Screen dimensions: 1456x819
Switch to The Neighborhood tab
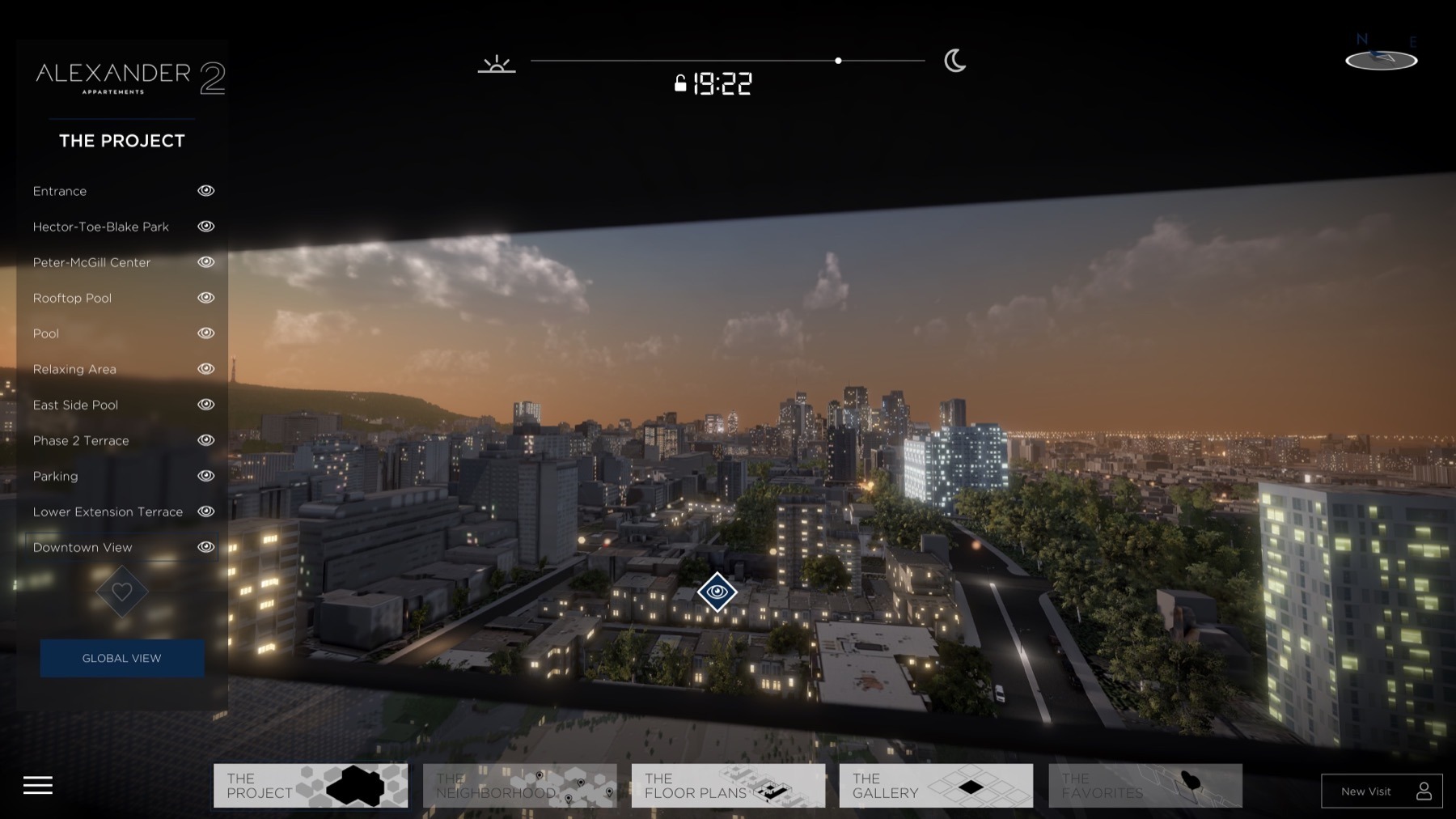click(x=518, y=785)
